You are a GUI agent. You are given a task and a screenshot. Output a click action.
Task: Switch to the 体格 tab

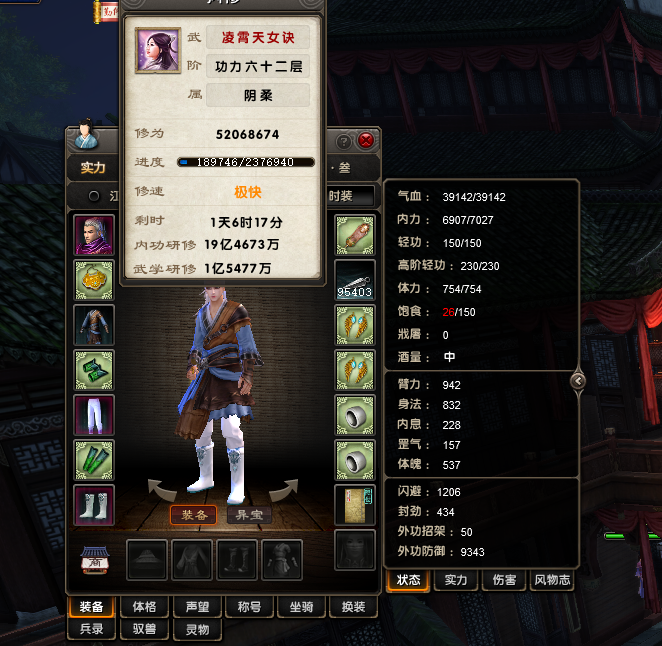pos(144,607)
